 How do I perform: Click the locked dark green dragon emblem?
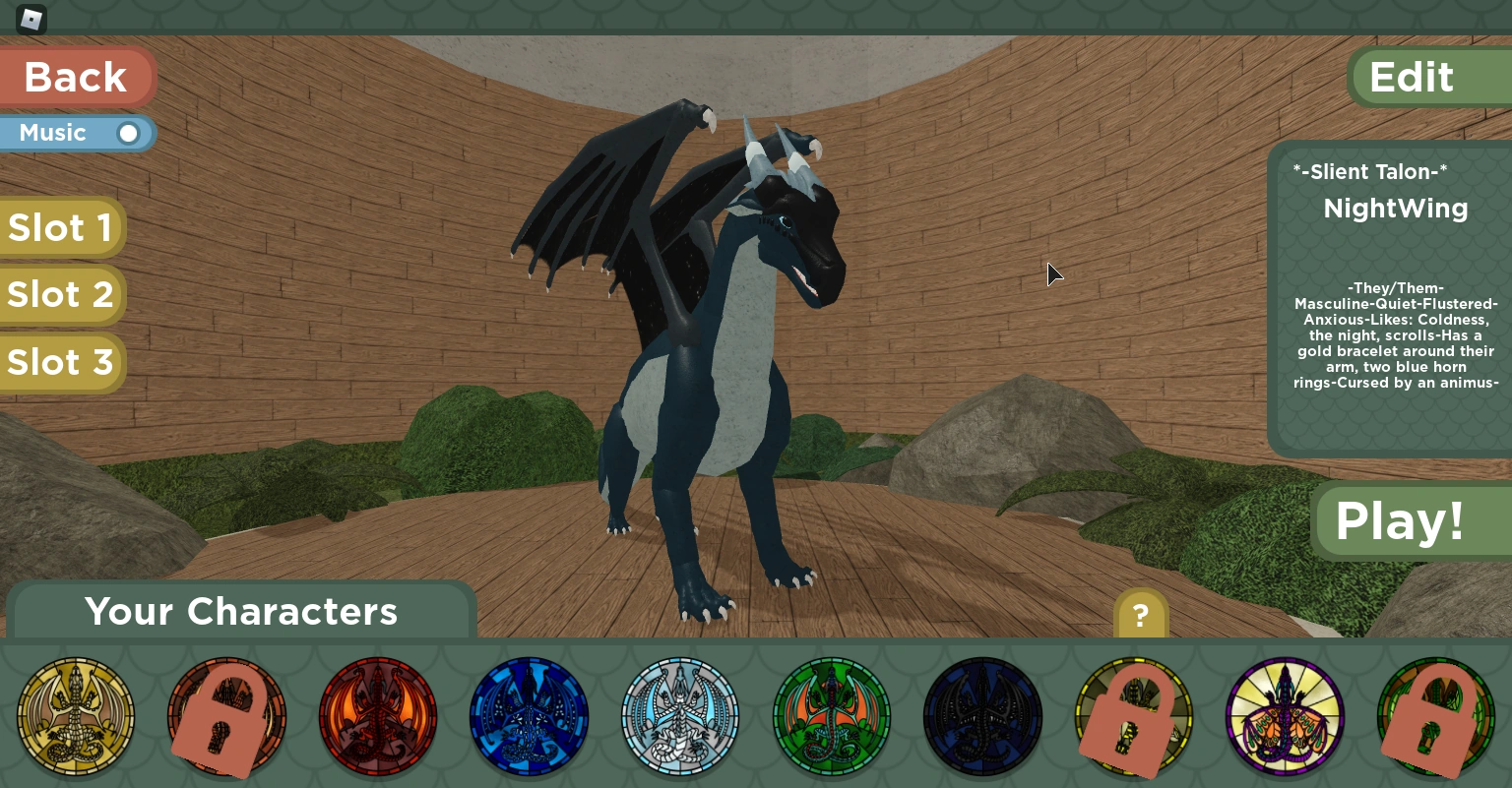[1435, 716]
